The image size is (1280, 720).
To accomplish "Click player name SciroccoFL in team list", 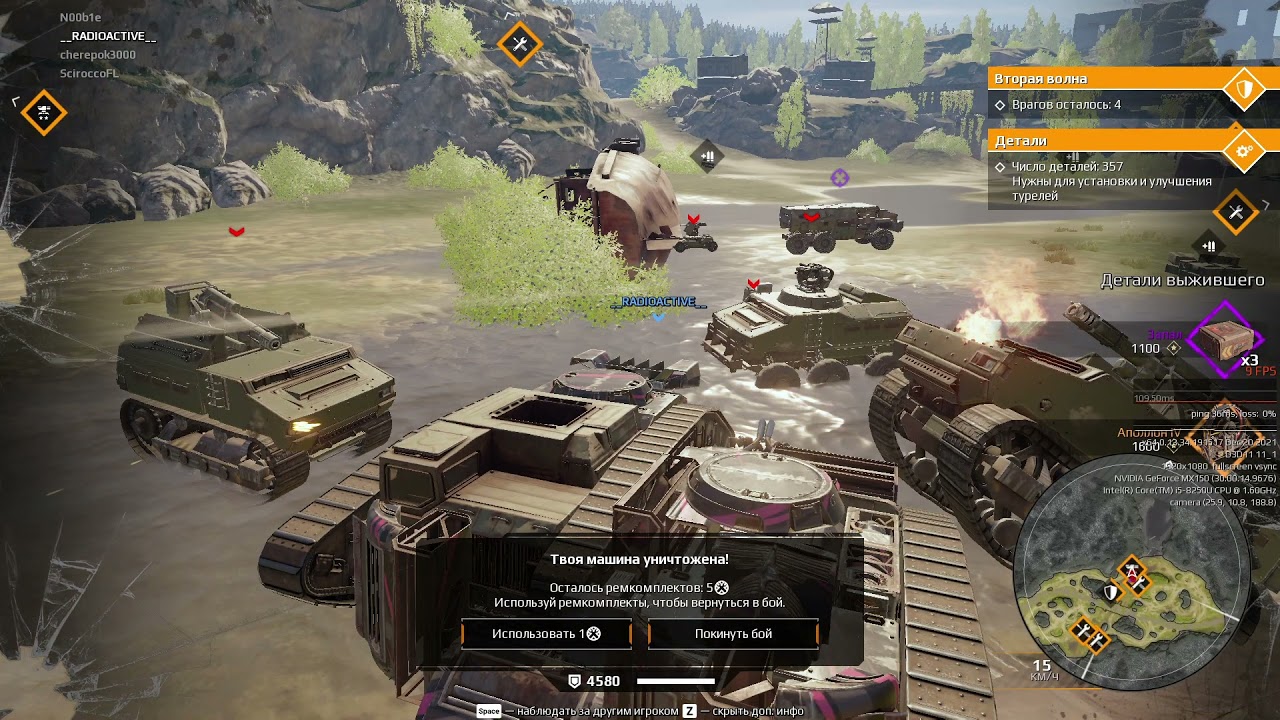I will click(x=90, y=73).
